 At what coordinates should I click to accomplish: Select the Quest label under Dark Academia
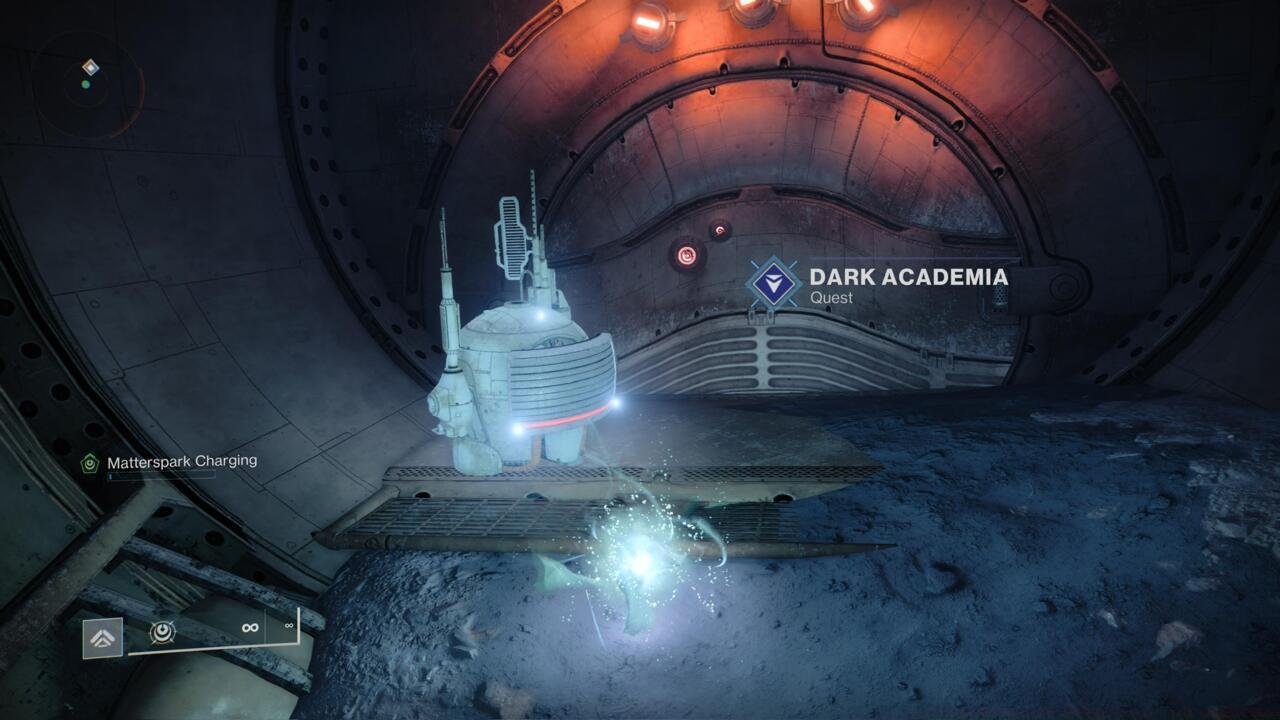coord(832,298)
